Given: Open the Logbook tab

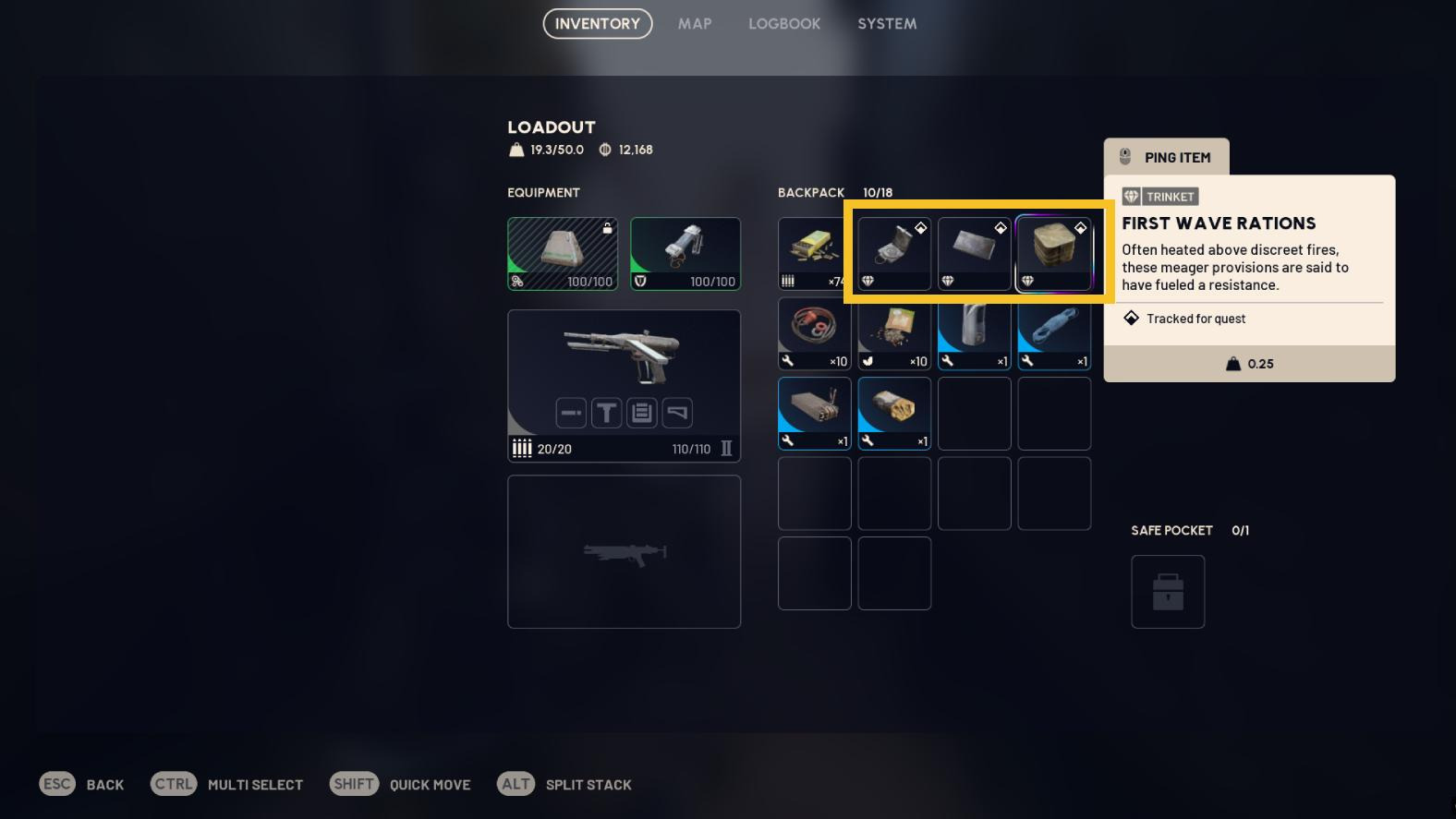Looking at the screenshot, I should click(x=783, y=24).
